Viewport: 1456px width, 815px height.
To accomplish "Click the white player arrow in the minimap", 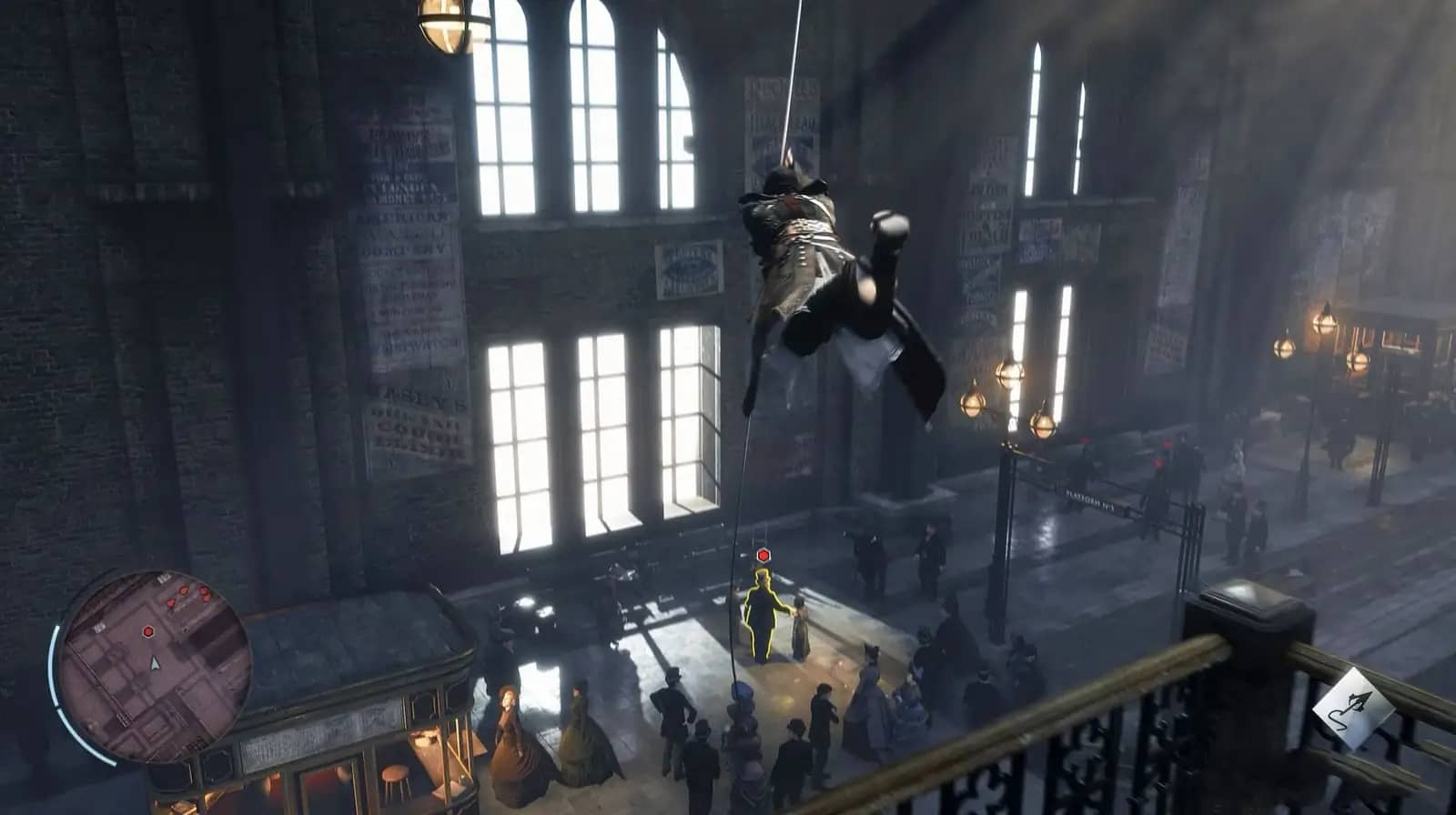I will 155,665.
